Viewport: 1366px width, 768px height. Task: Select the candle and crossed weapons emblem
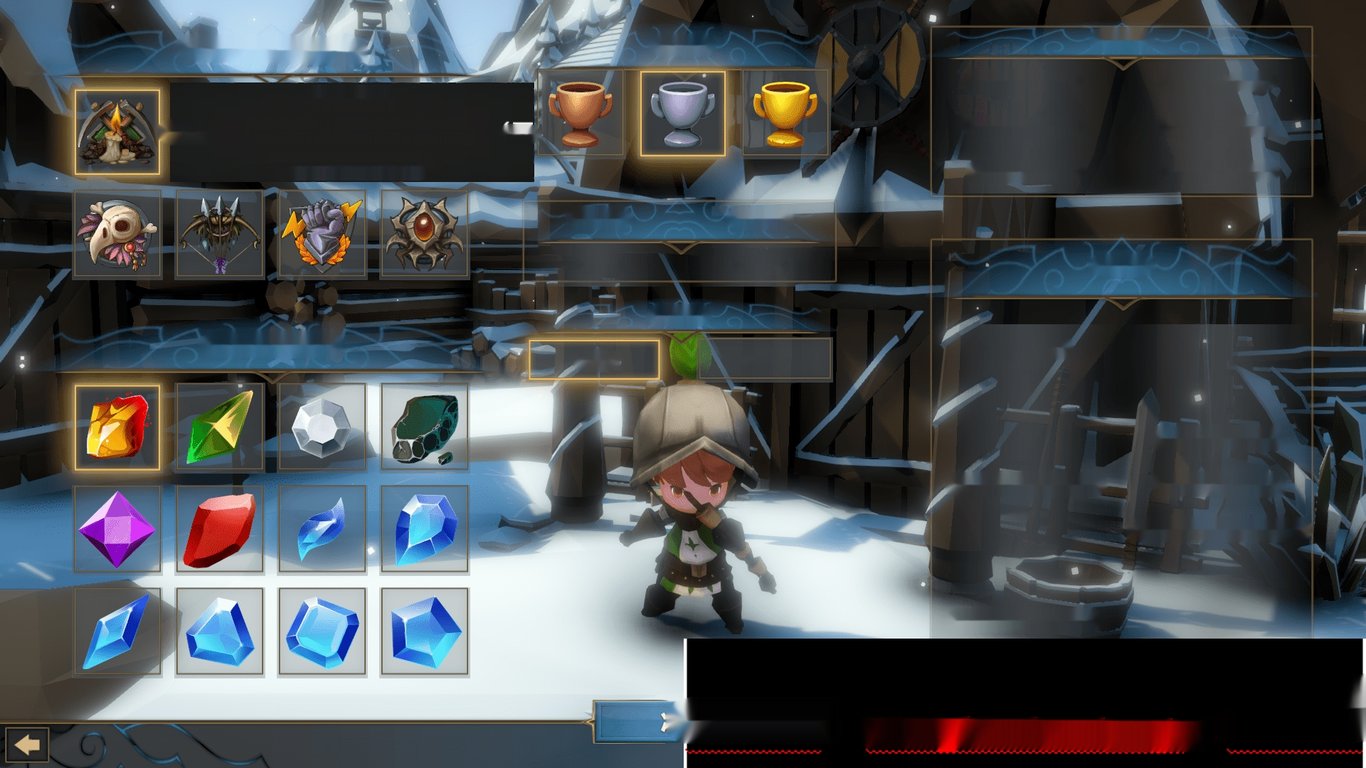point(117,133)
